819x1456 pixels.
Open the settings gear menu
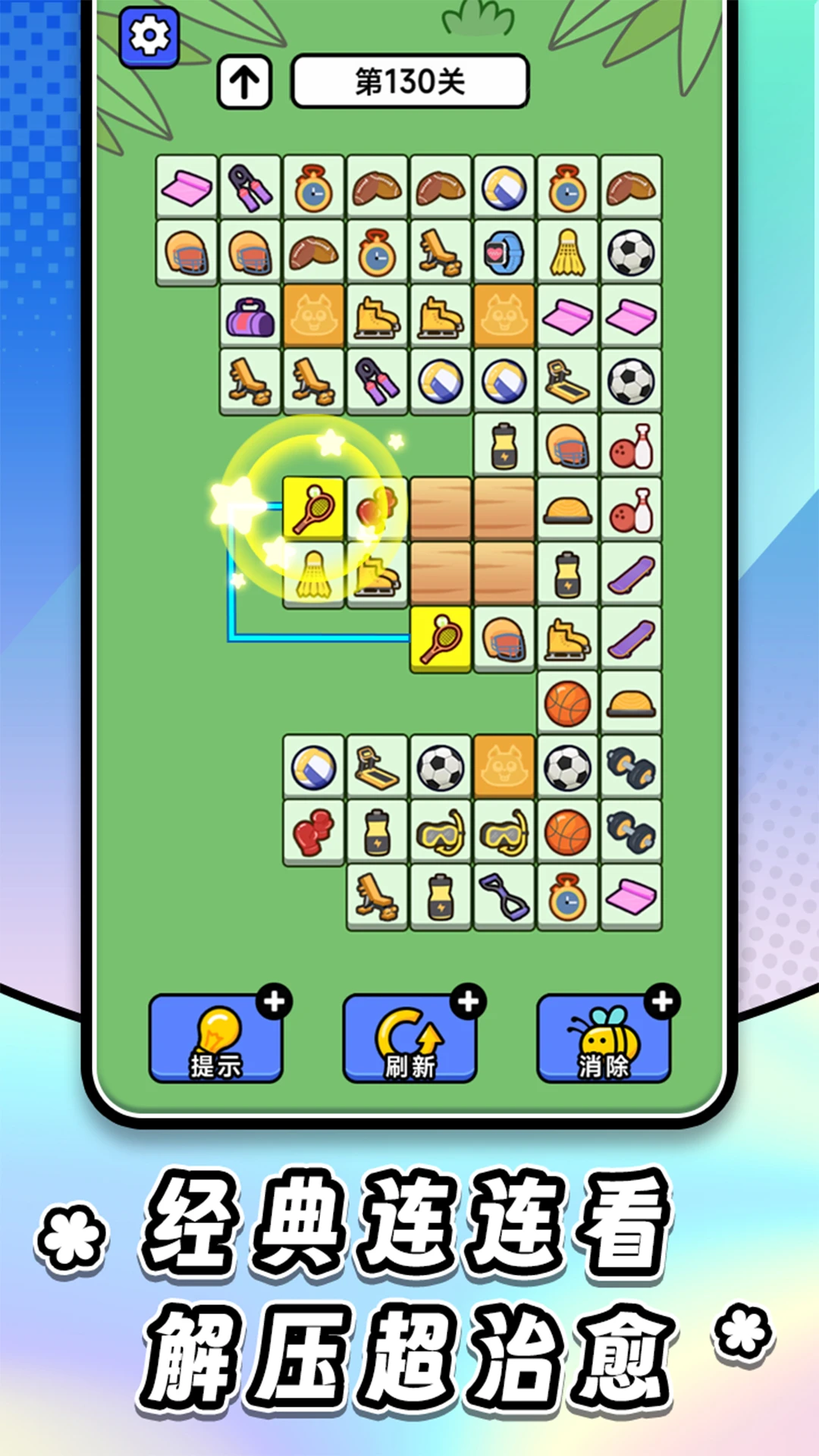click(x=149, y=36)
